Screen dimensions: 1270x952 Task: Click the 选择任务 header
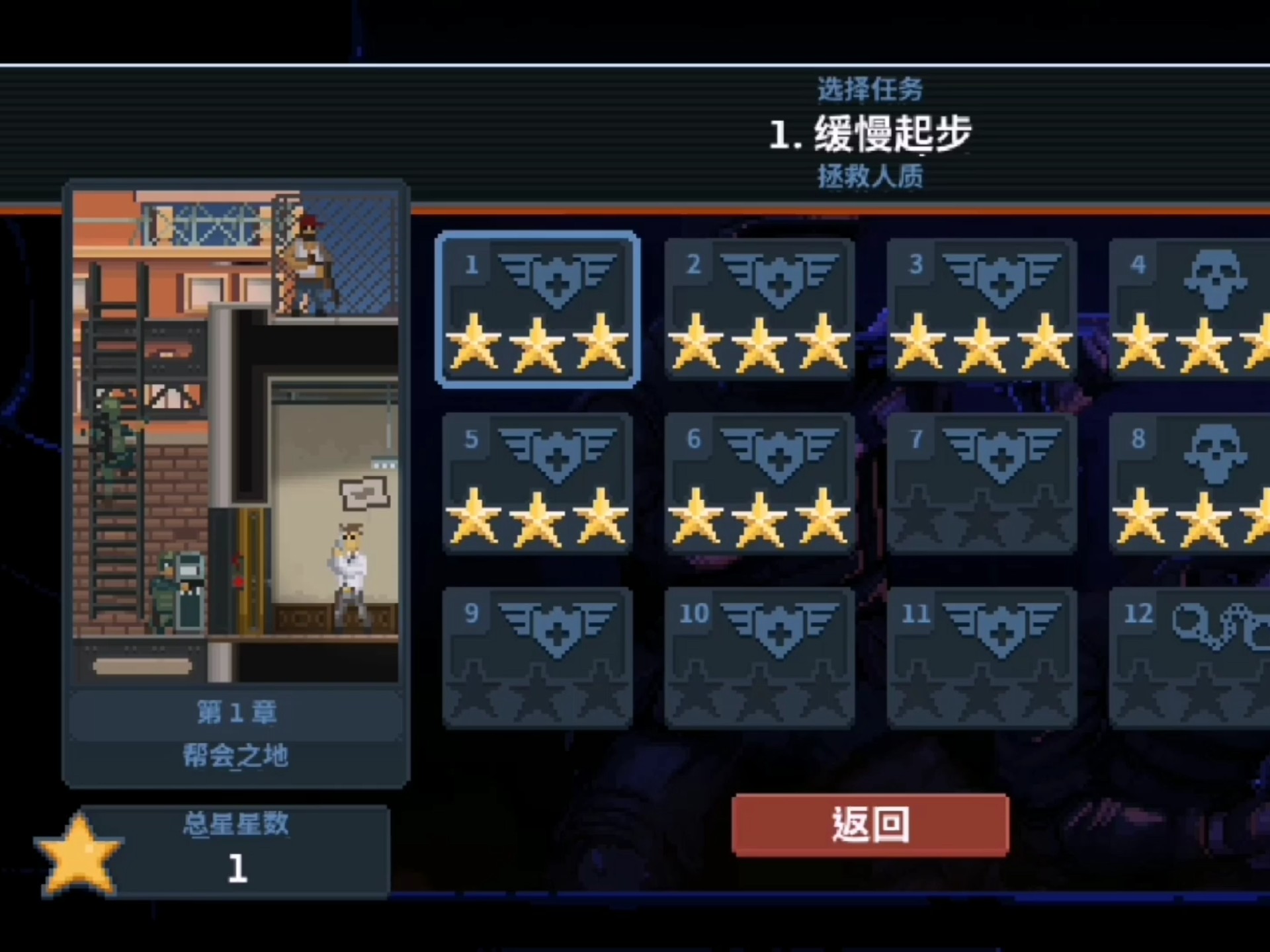click(870, 91)
